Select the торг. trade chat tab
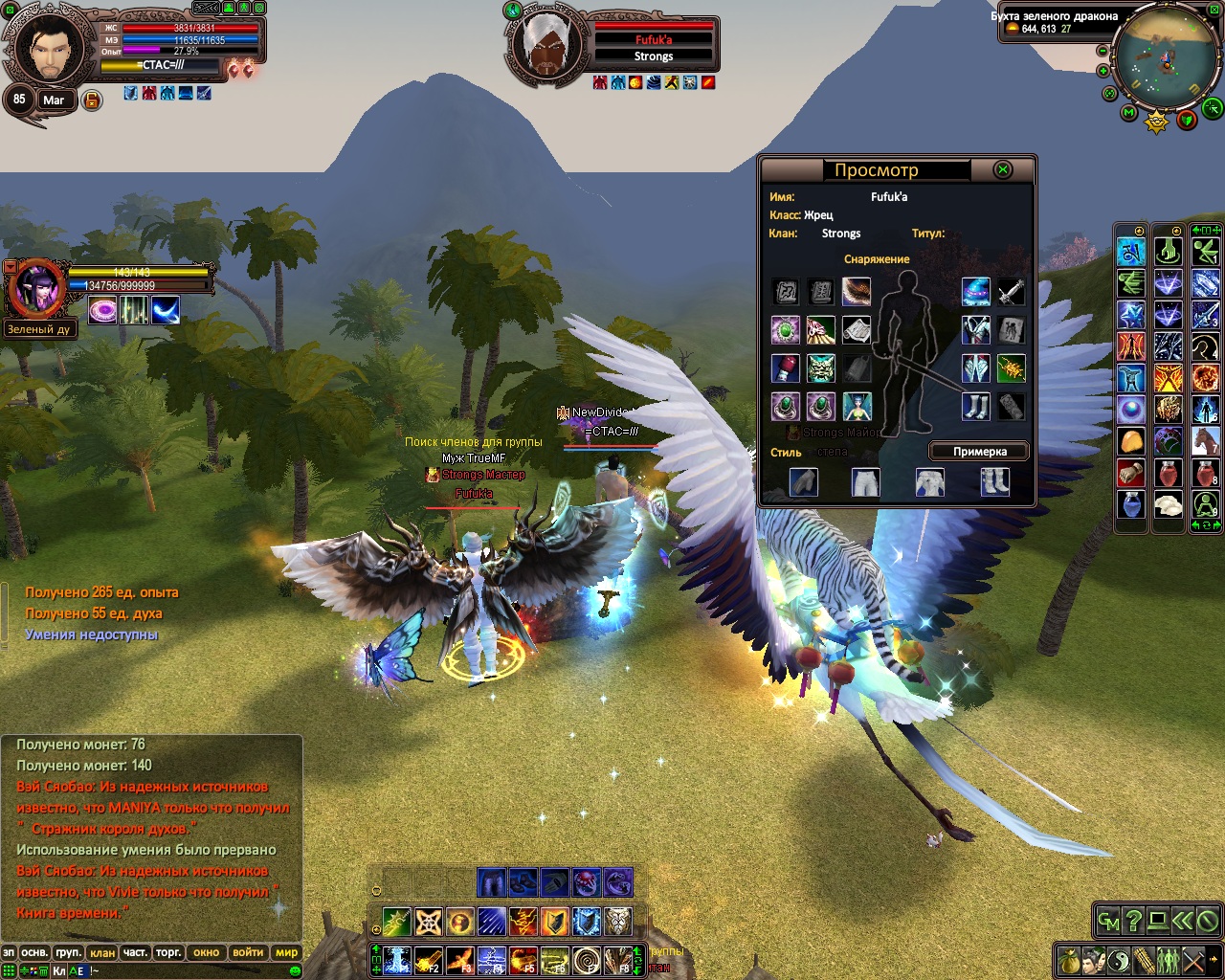 click(168, 953)
